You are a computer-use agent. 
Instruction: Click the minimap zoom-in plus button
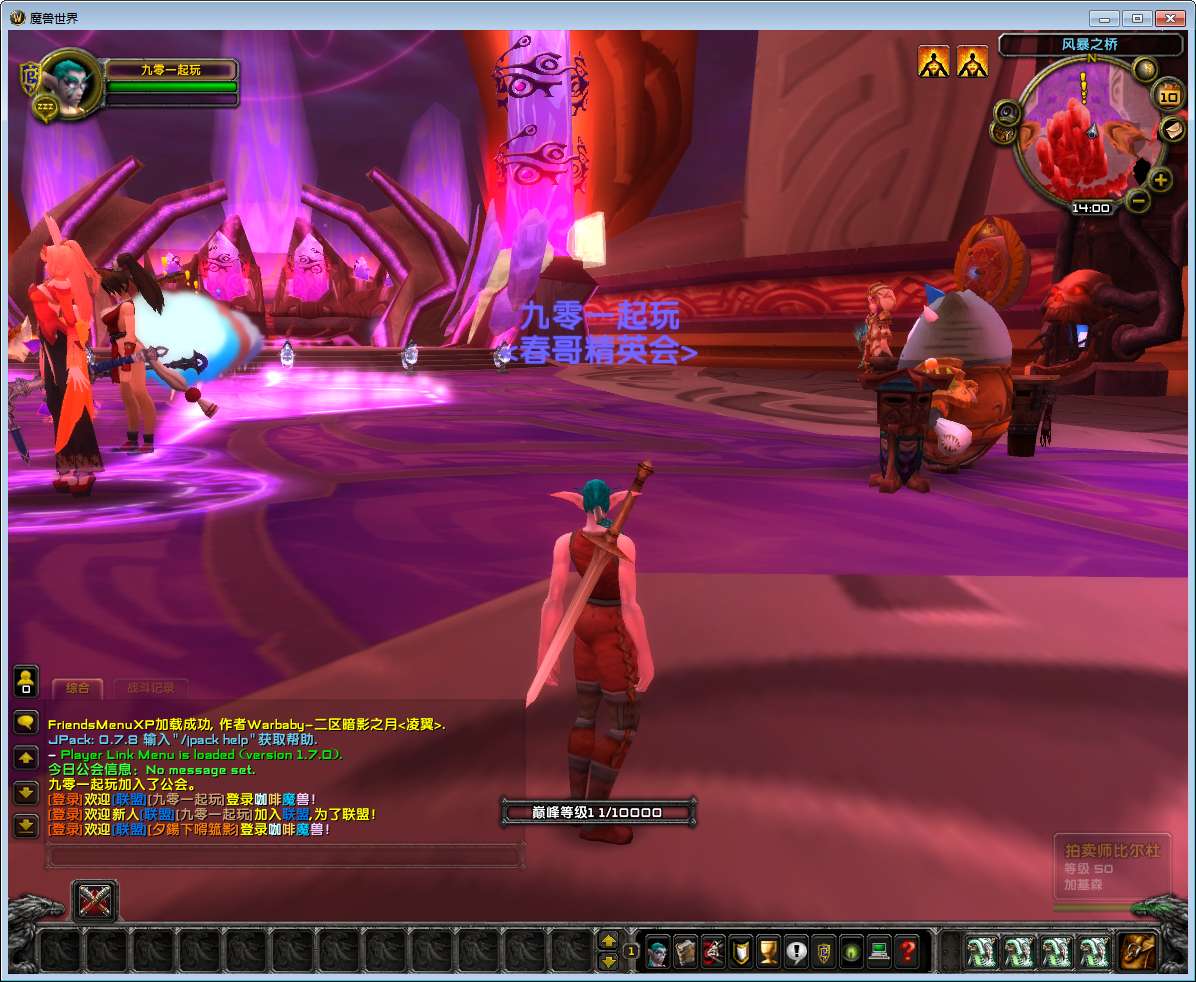coord(1160,180)
